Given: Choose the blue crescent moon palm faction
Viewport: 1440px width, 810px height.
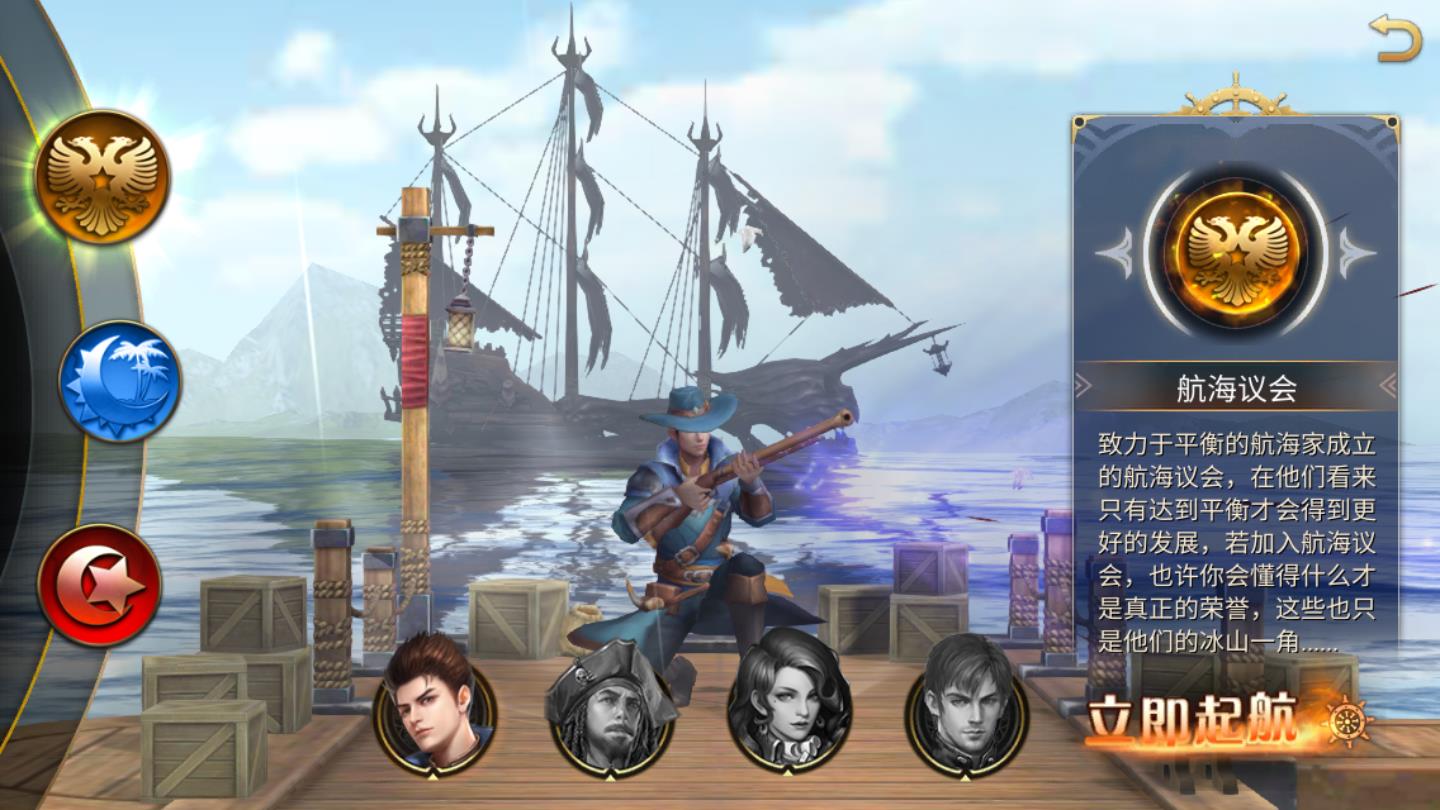Looking at the screenshot, I should click(x=120, y=381).
